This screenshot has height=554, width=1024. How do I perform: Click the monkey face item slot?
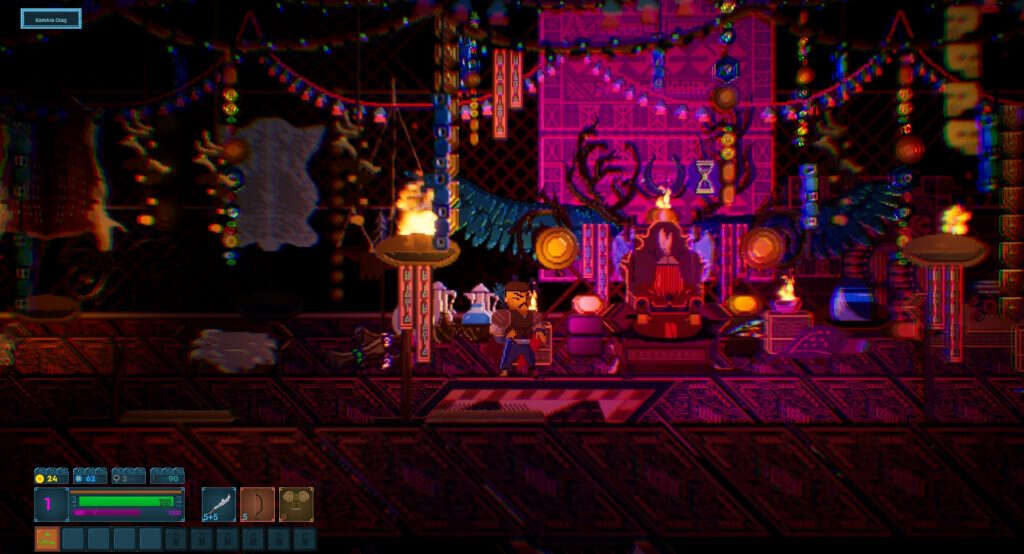coord(296,504)
